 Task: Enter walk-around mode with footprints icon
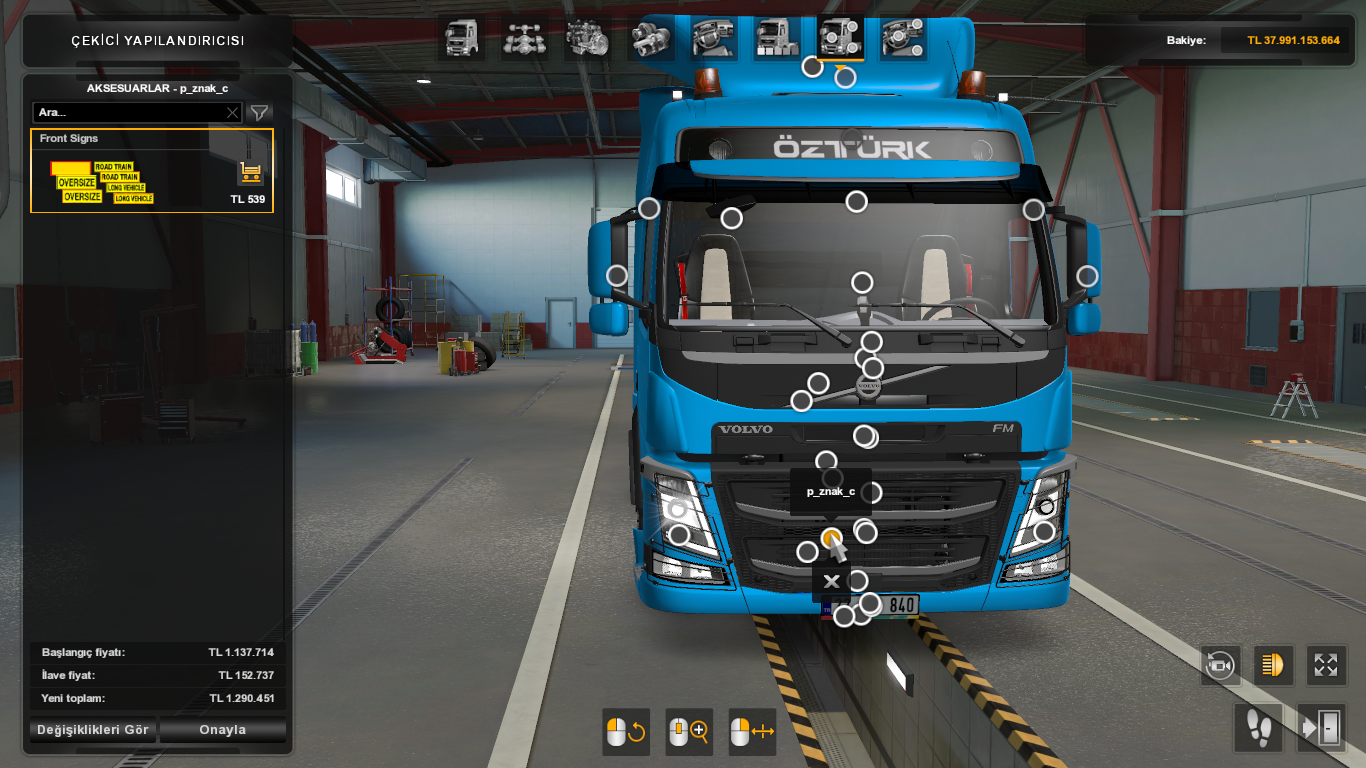click(x=1257, y=727)
